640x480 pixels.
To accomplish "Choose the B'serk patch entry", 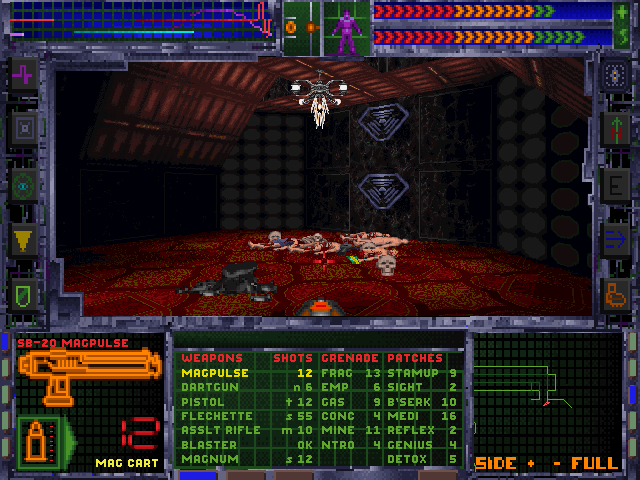I will coord(408,401).
